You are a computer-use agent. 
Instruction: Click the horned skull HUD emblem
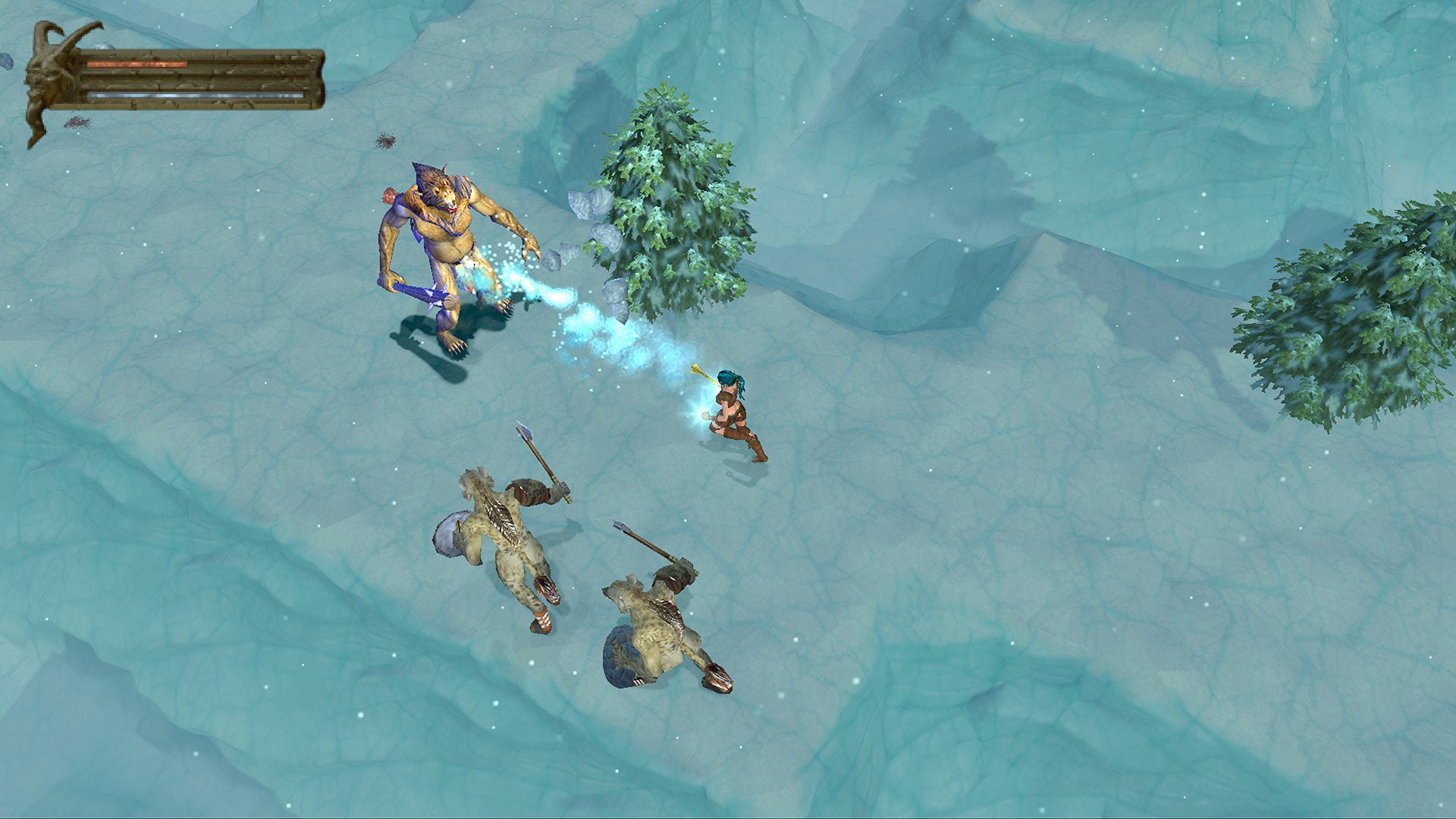(45, 76)
